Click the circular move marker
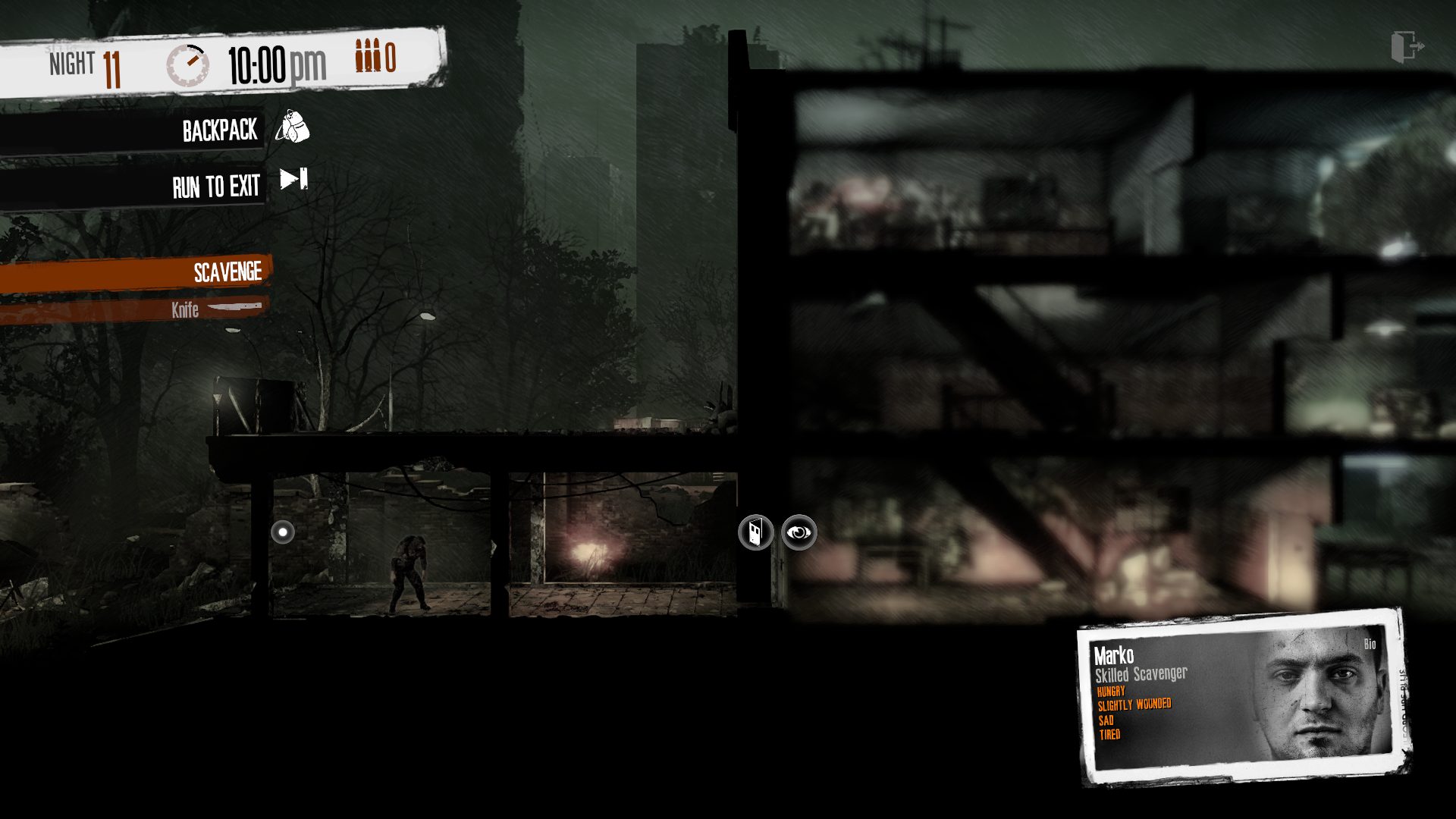Viewport: 1456px width, 819px height. click(x=283, y=532)
